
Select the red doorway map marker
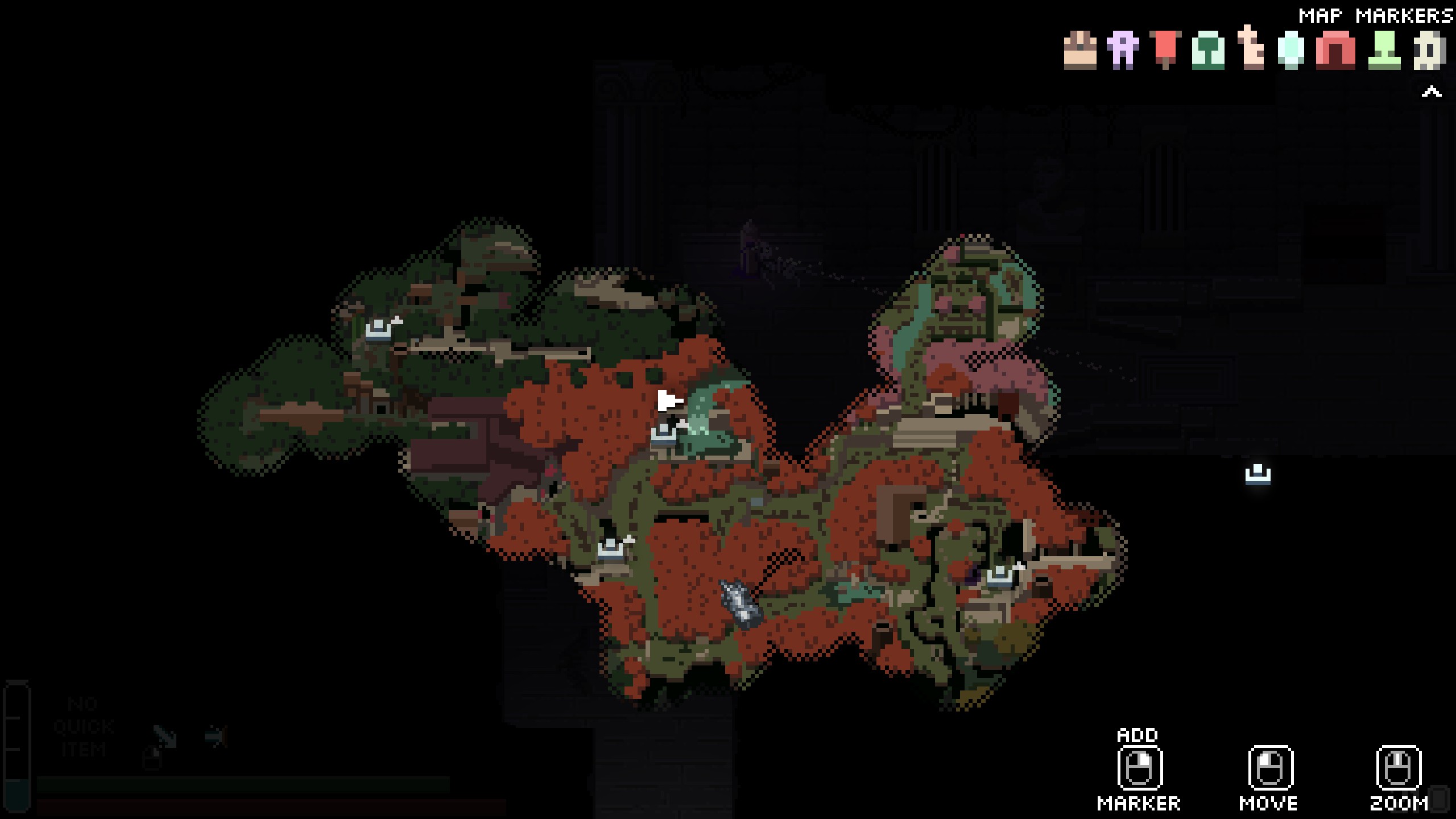1335,51
